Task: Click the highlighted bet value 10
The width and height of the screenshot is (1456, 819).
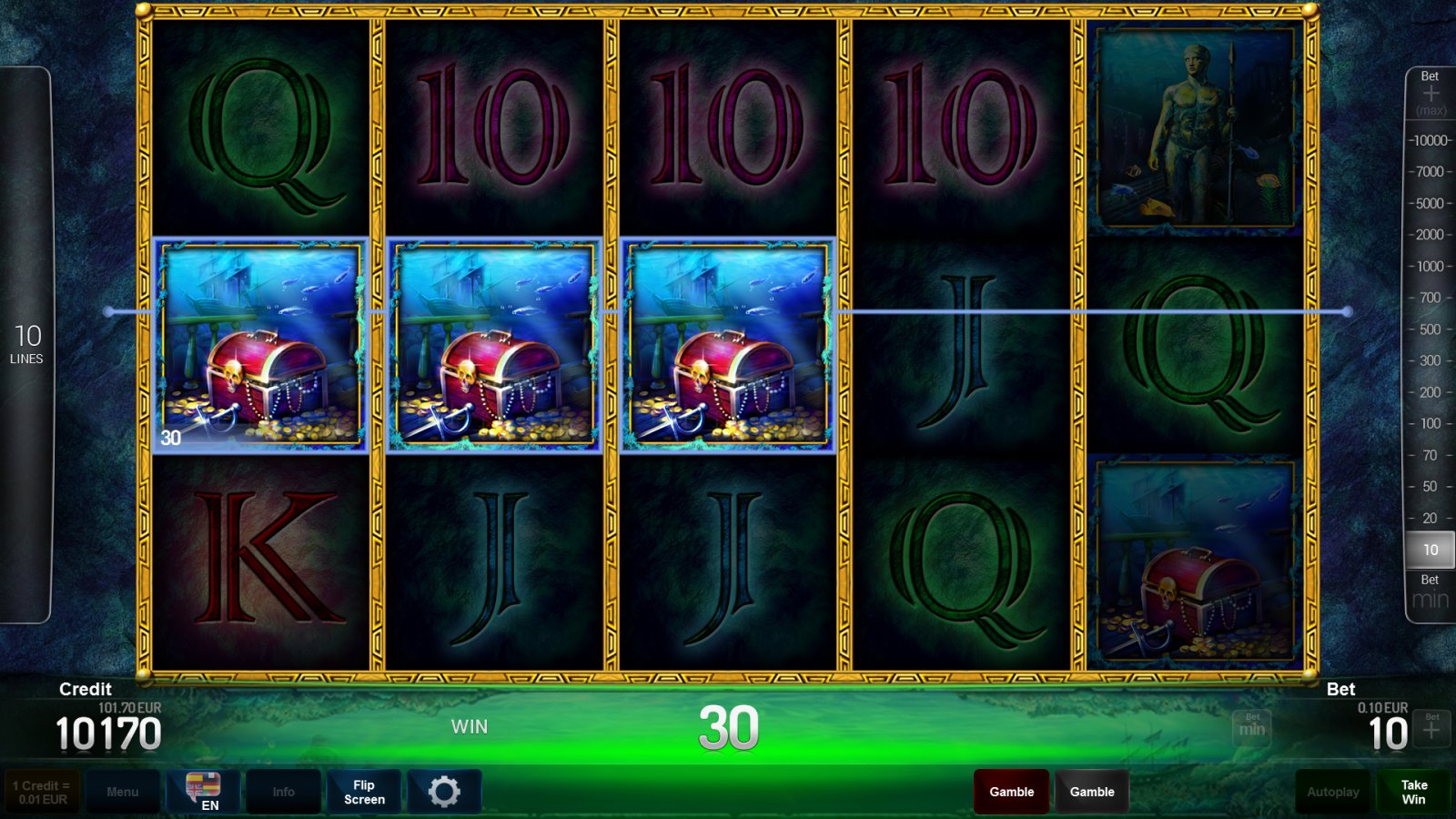Action: coord(1430,549)
